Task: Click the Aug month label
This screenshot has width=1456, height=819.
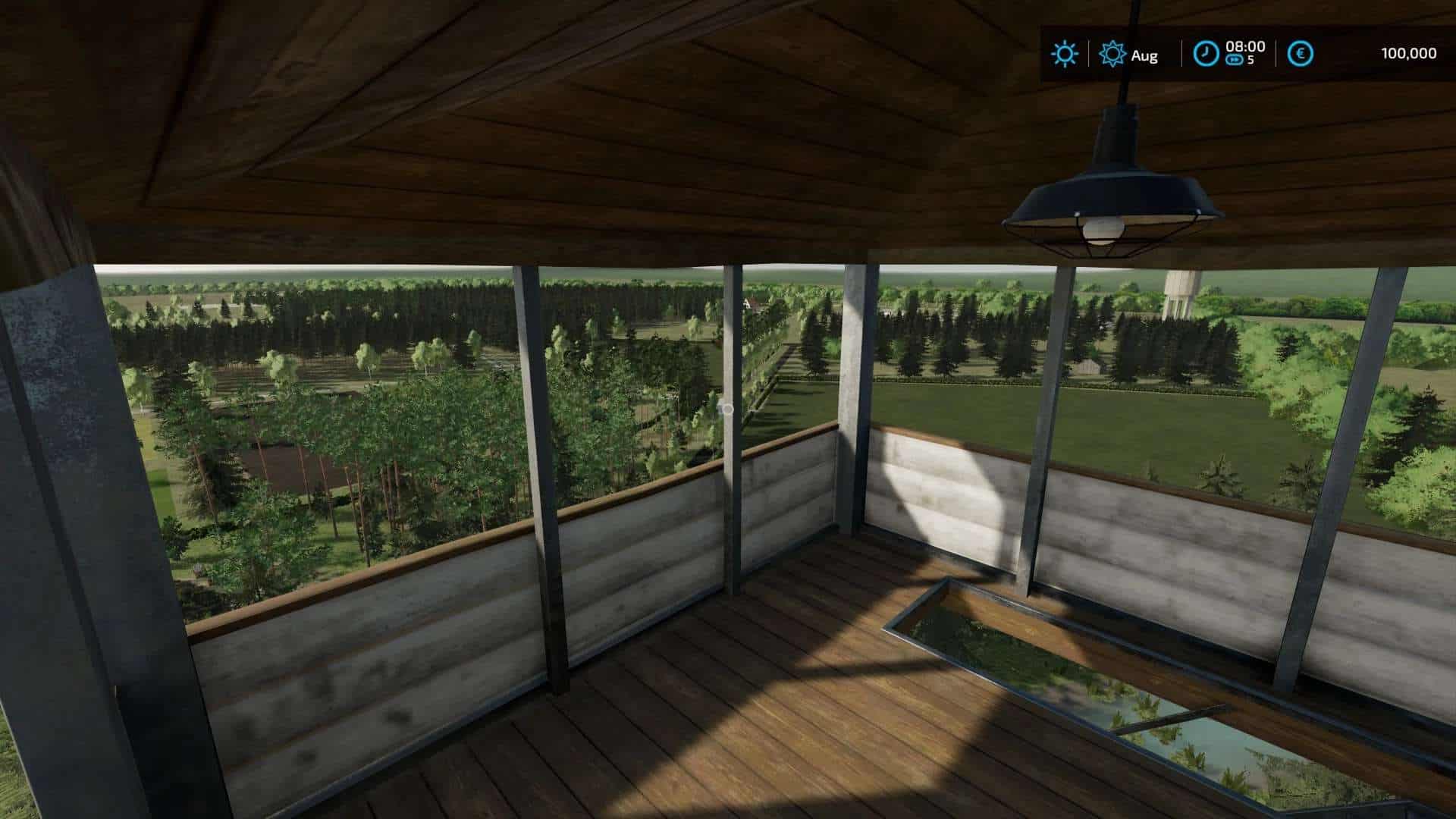Action: 1144,55
